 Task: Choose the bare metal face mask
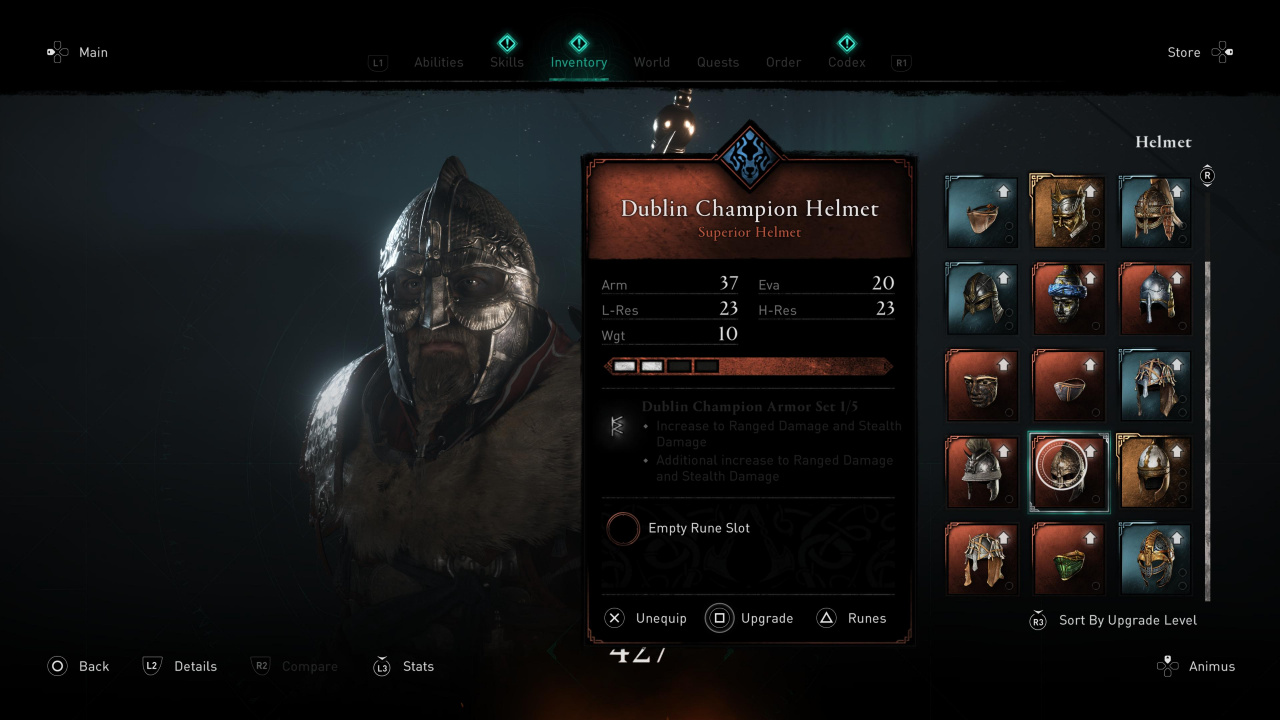click(982, 385)
